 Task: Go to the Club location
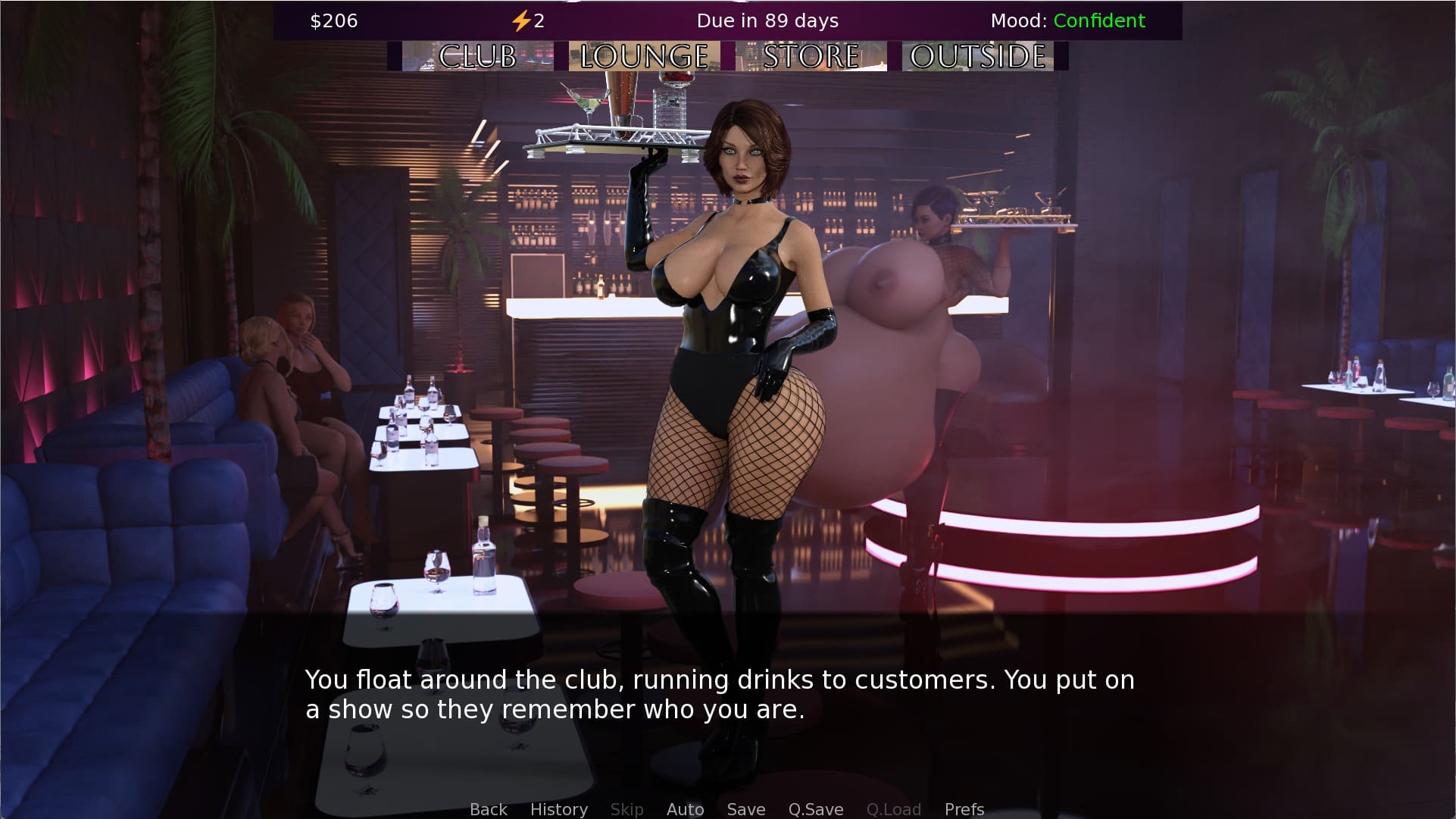pyautogui.click(x=477, y=56)
